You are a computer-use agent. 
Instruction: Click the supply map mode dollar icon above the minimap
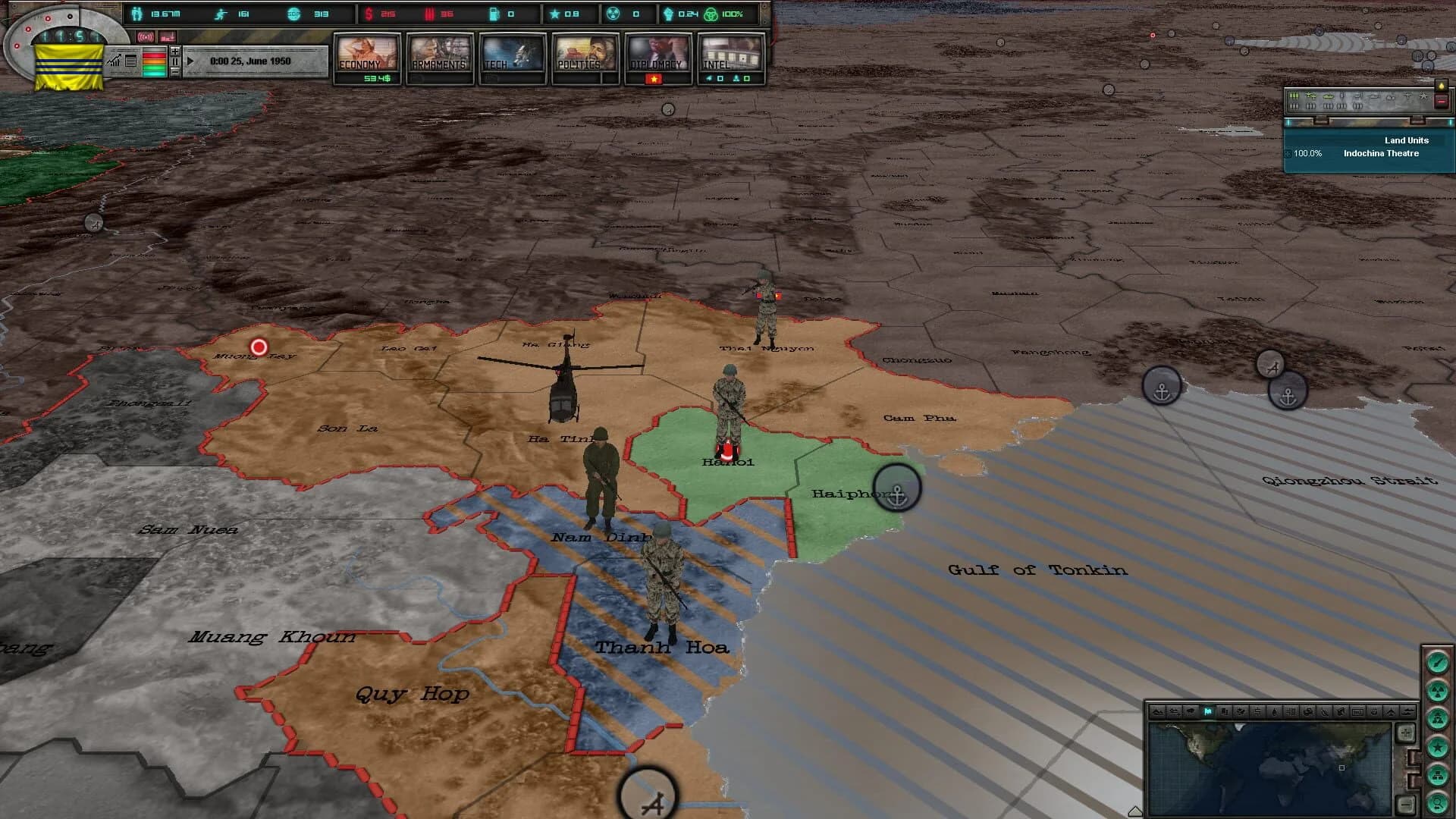(x=1257, y=712)
